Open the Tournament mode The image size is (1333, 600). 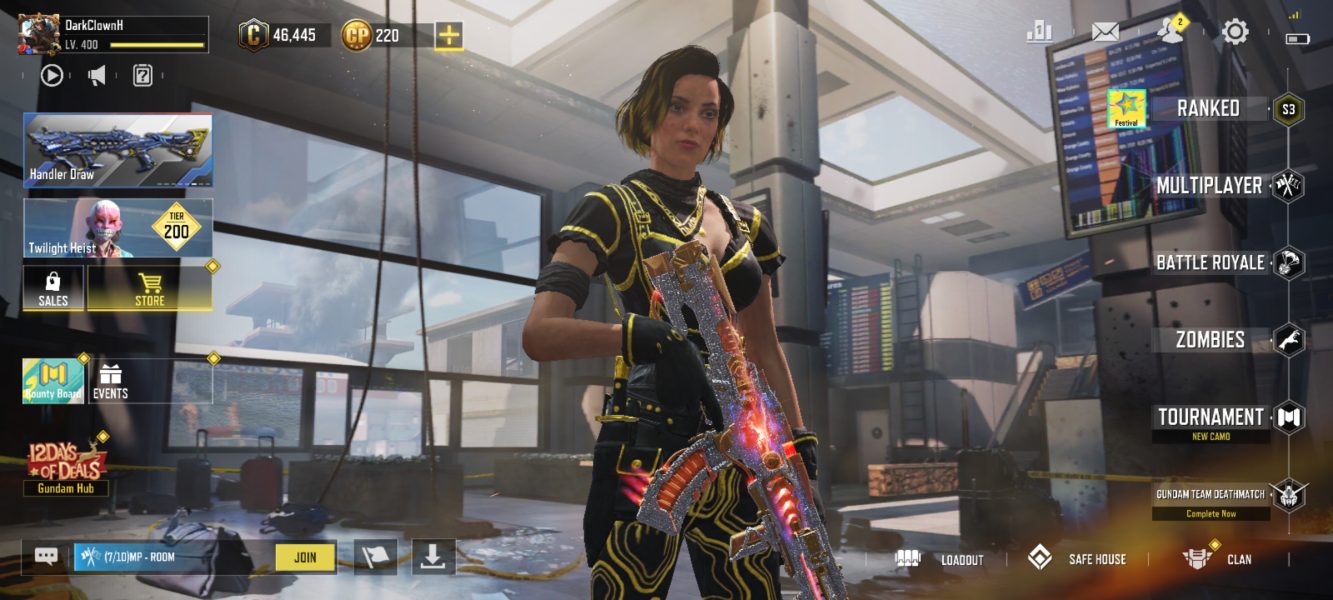pyautogui.click(x=1210, y=417)
